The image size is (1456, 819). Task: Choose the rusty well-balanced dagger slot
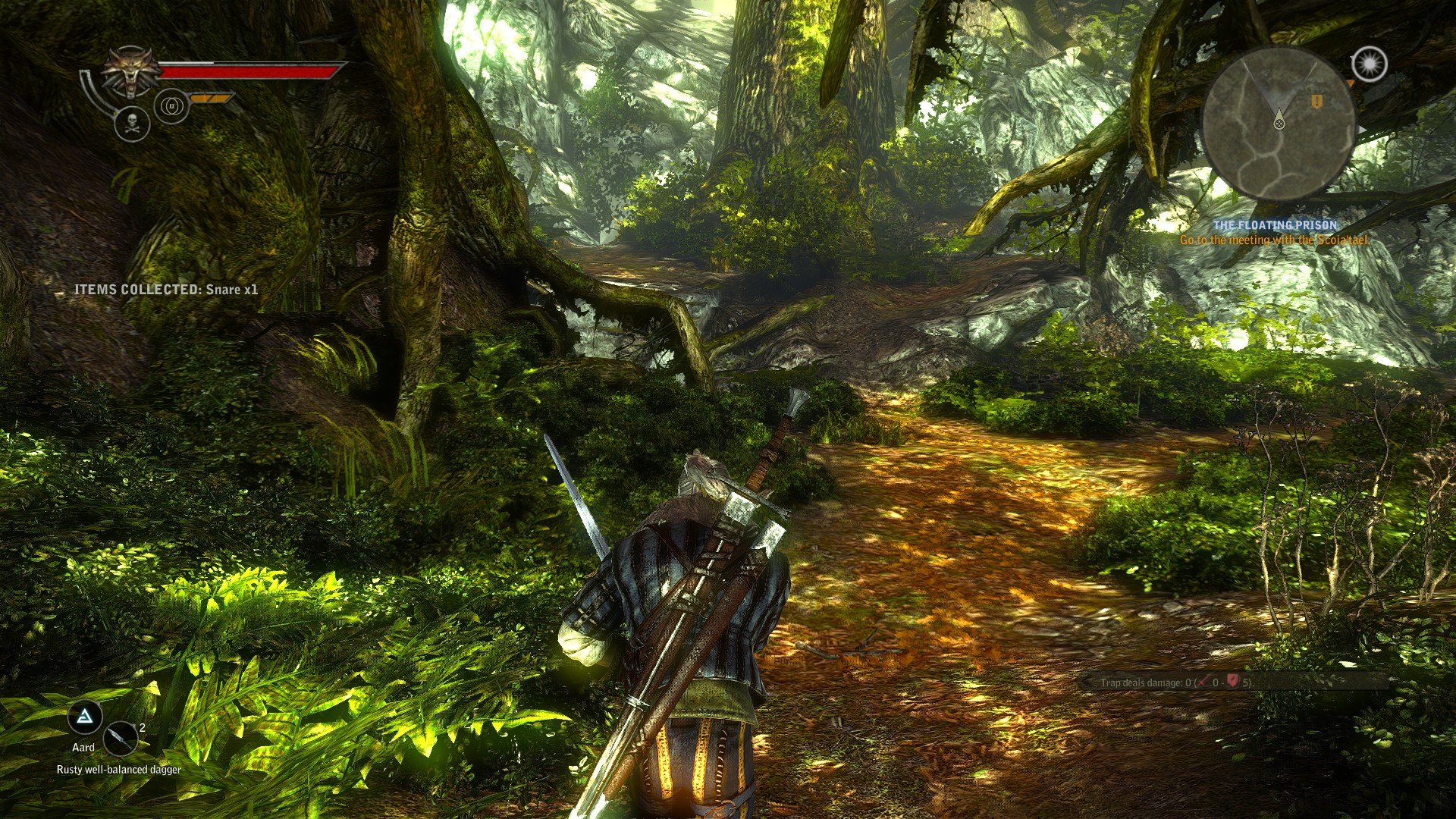click(120, 738)
